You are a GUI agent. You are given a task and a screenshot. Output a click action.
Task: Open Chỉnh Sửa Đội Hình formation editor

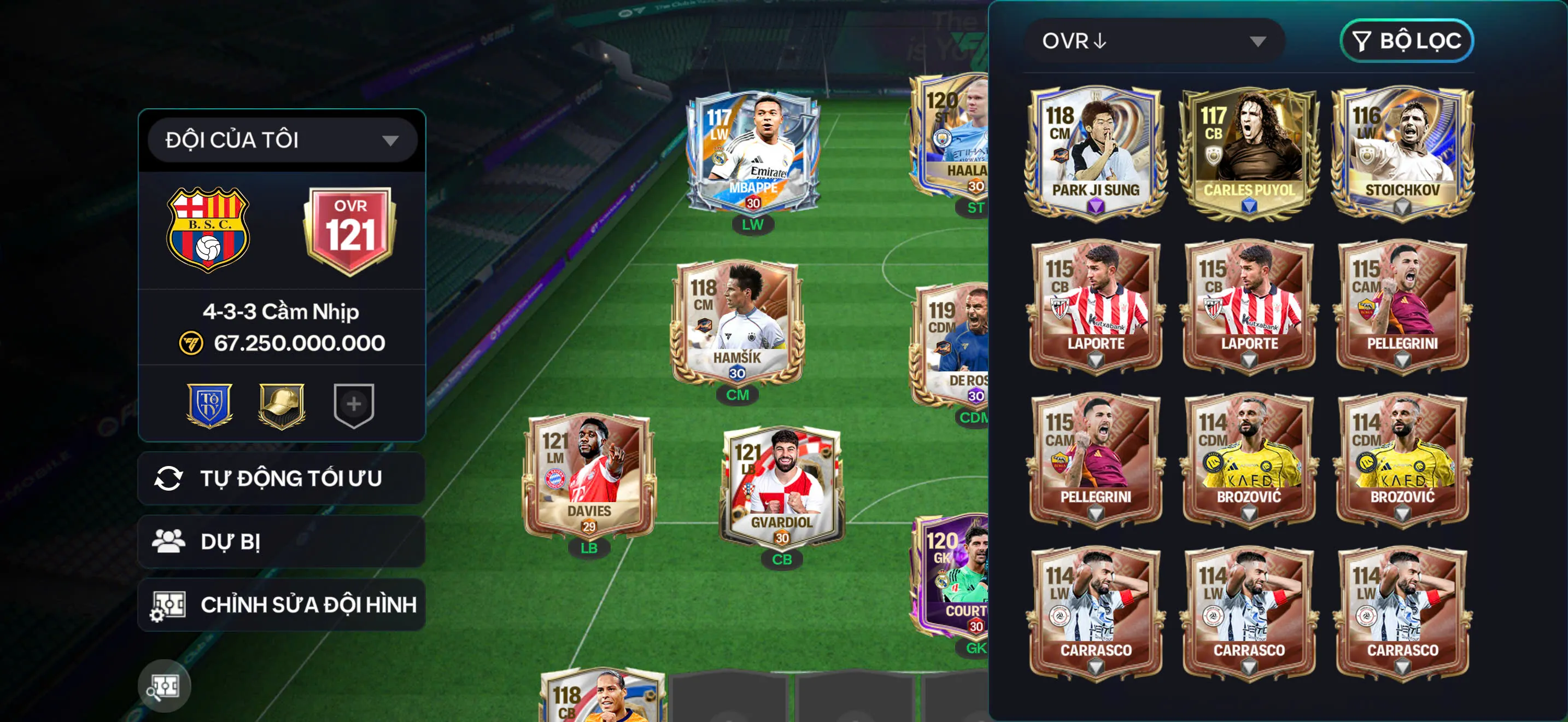pos(281,605)
